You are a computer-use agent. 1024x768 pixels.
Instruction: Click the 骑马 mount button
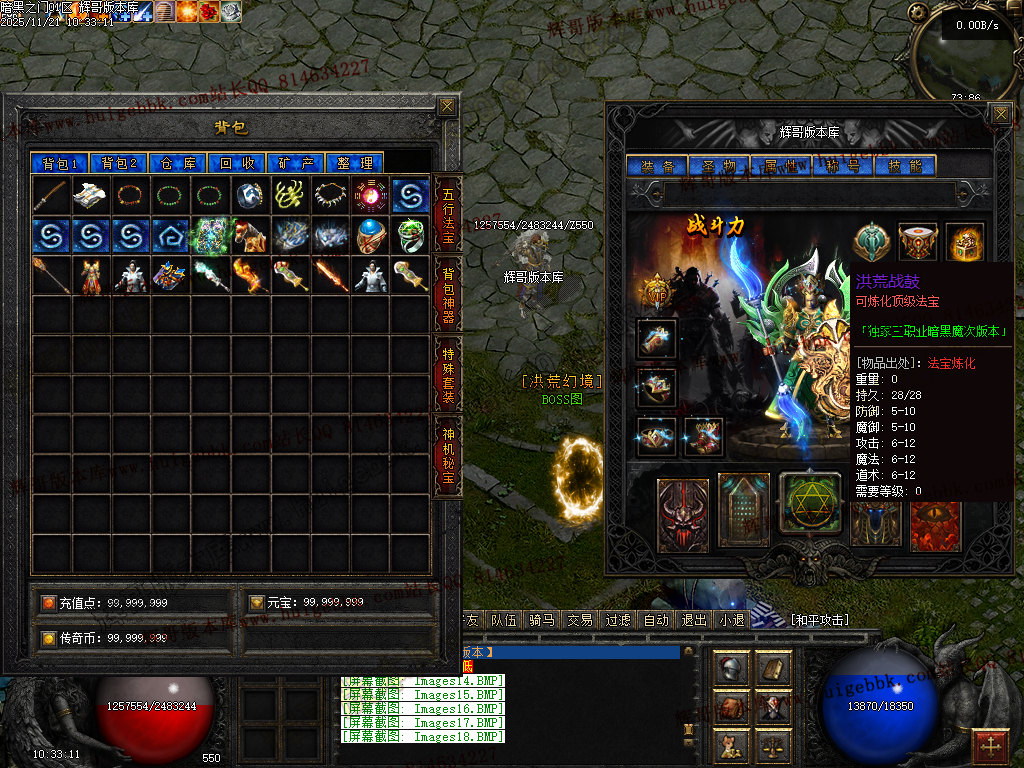pos(542,620)
